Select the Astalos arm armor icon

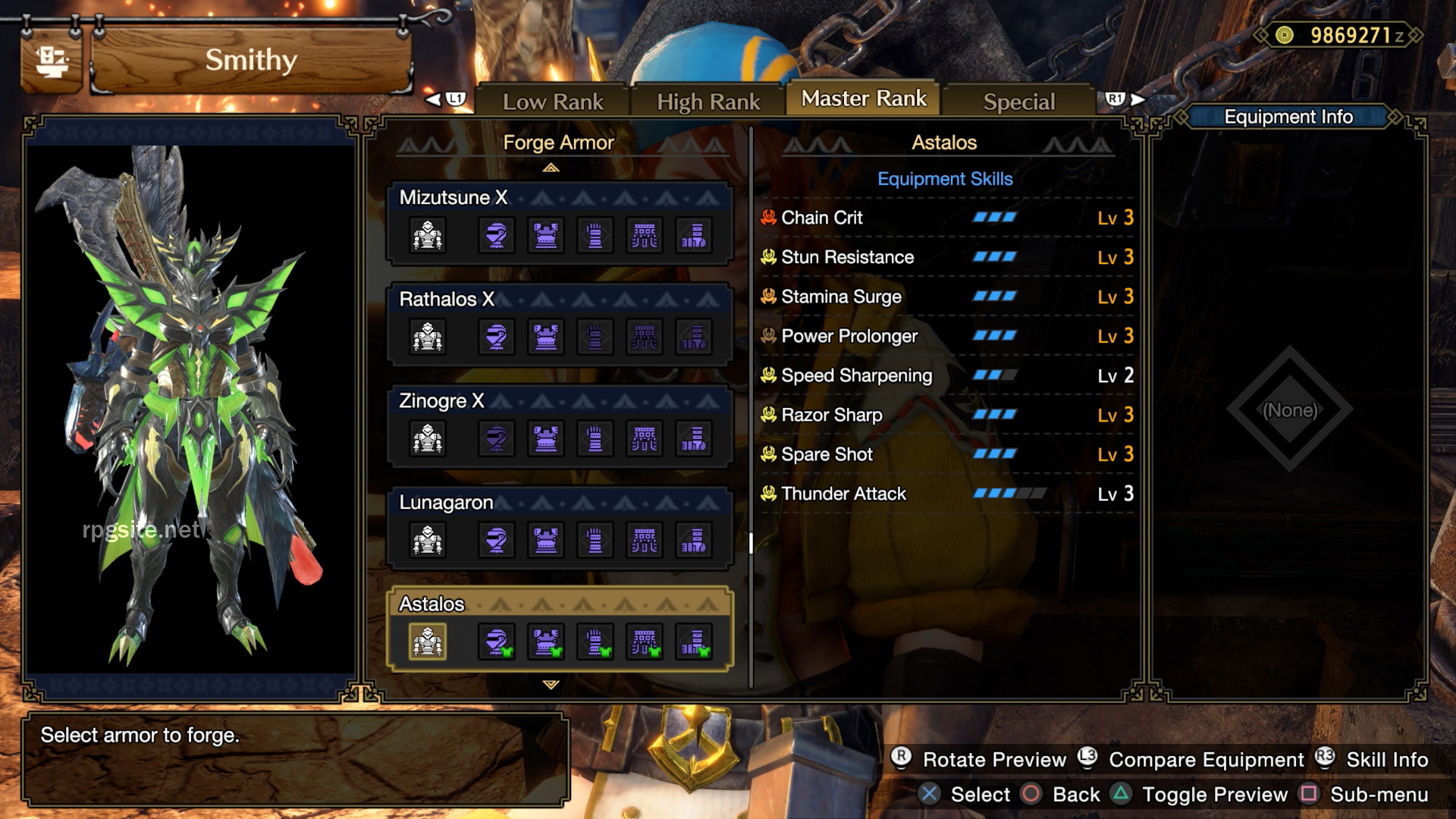point(595,641)
